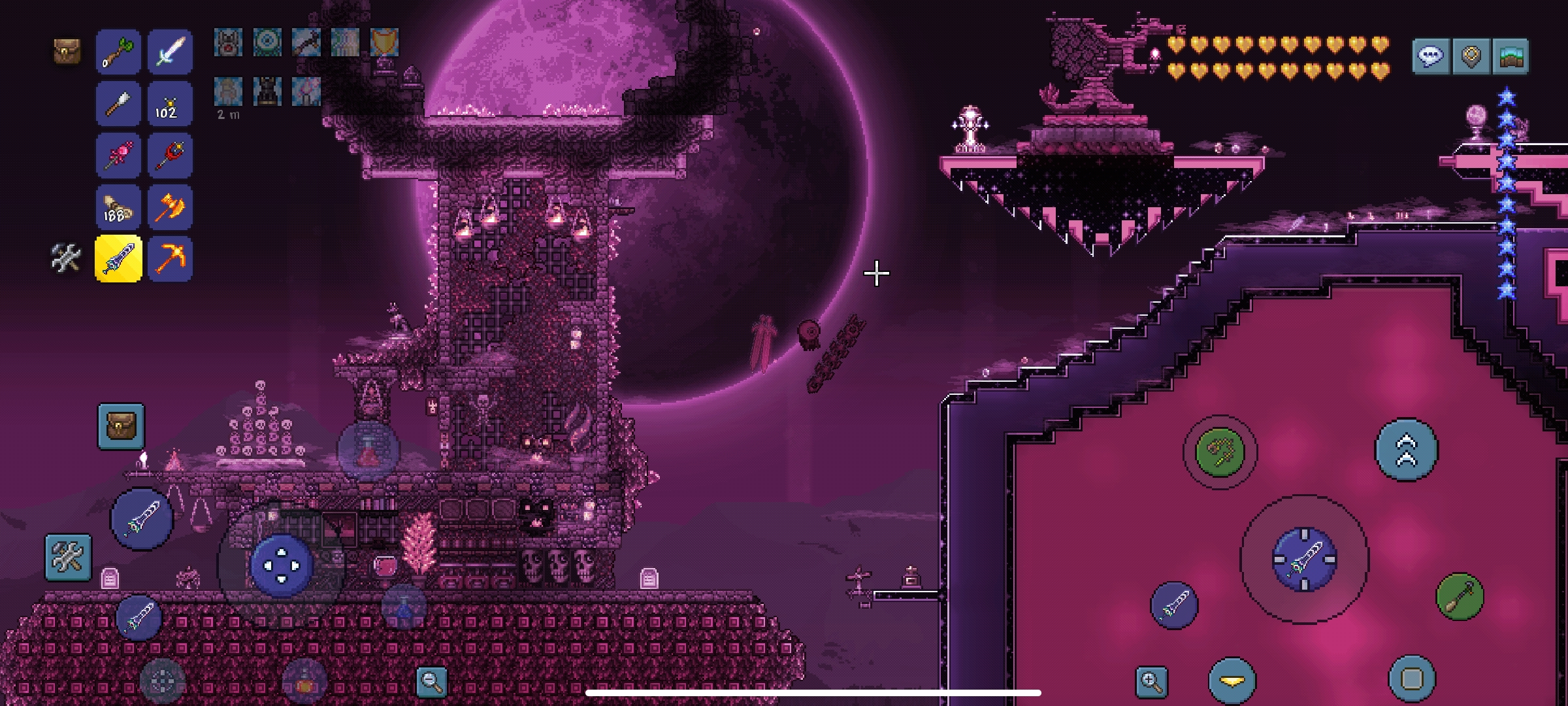Select the green leaf staff hotbar slot
1568x706 pixels.
tap(118, 52)
